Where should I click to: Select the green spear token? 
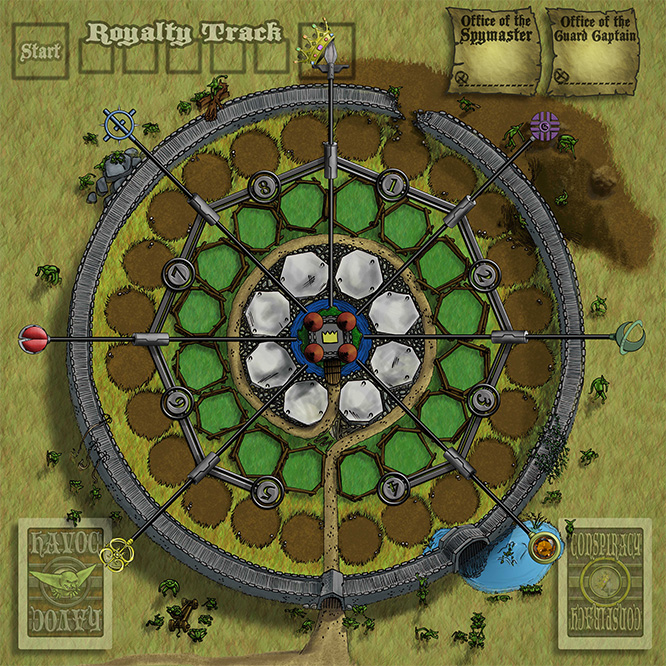pyautogui.click(x=631, y=336)
